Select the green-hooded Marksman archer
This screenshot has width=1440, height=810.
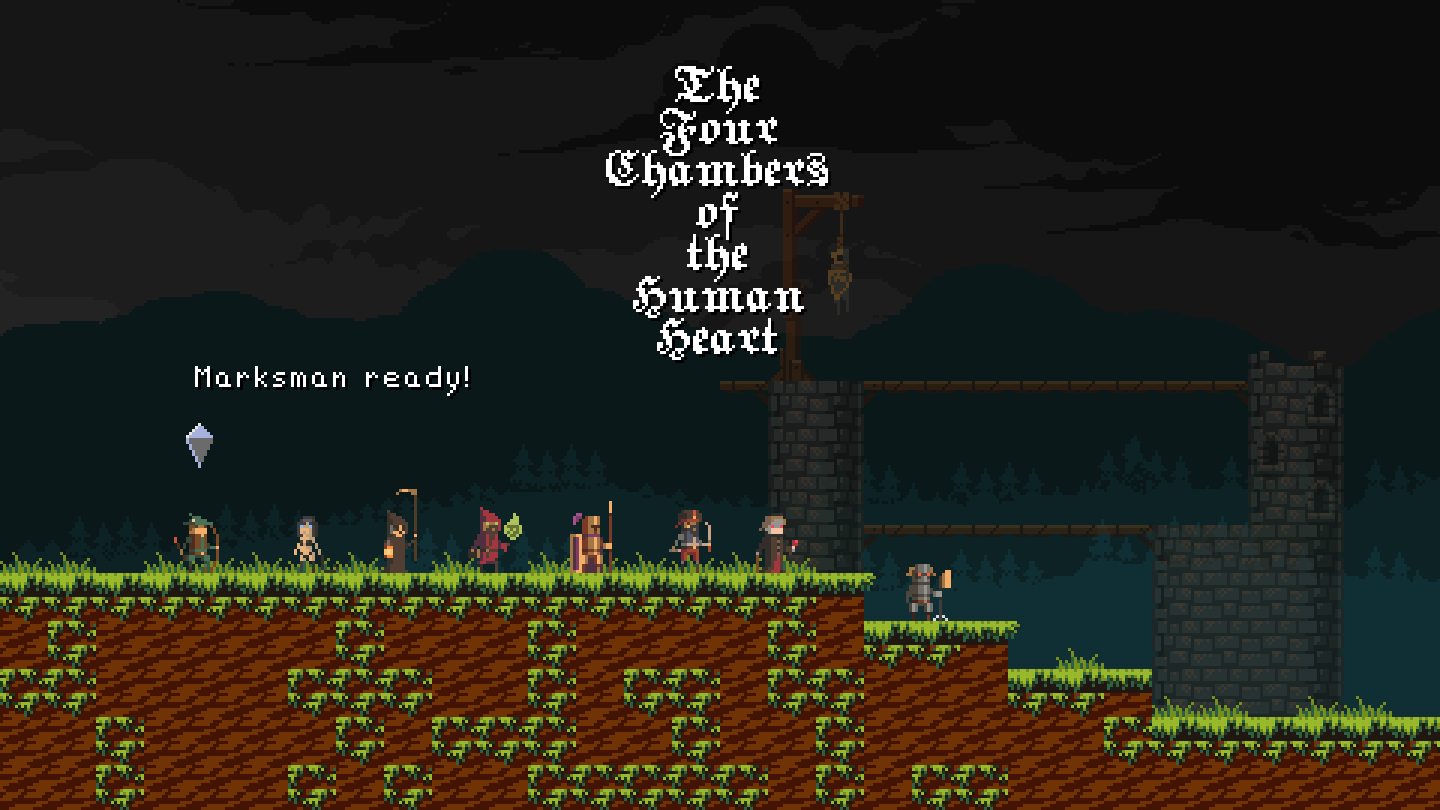(x=200, y=543)
